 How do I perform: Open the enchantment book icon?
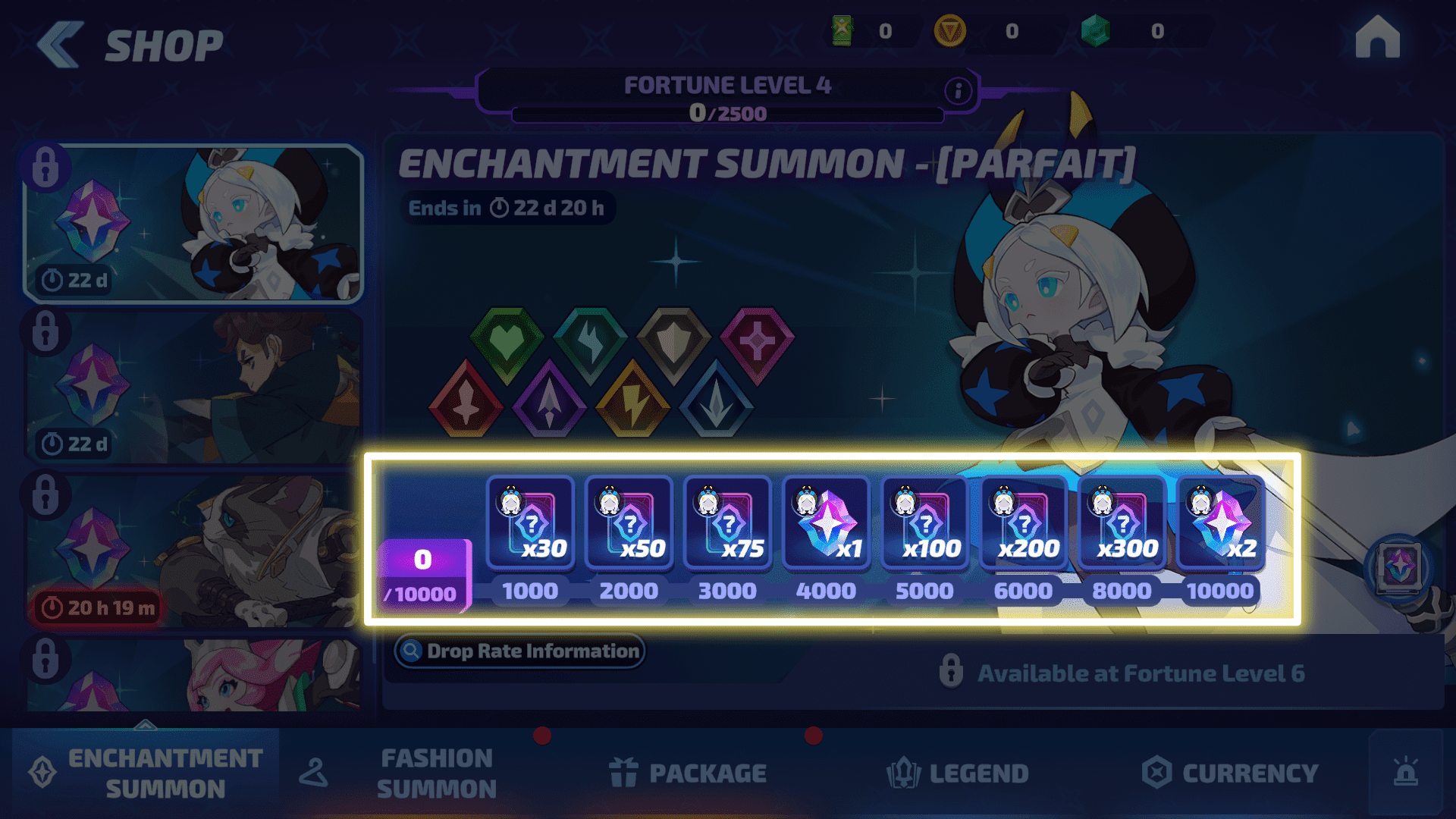pyautogui.click(x=1399, y=567)
